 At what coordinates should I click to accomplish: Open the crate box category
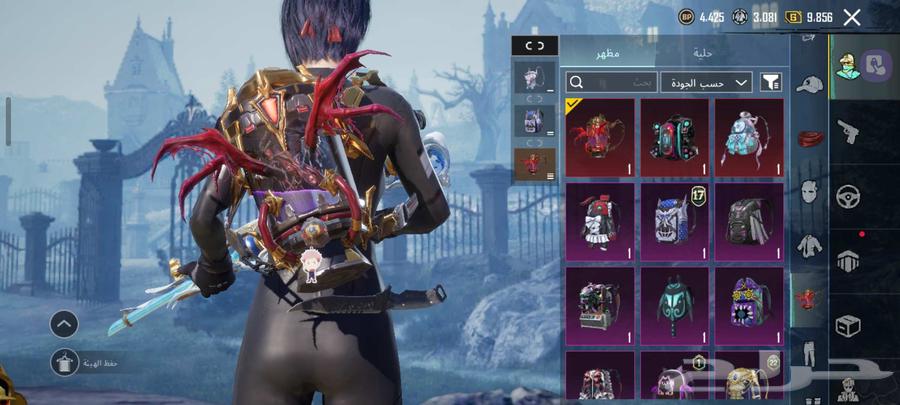848,326
